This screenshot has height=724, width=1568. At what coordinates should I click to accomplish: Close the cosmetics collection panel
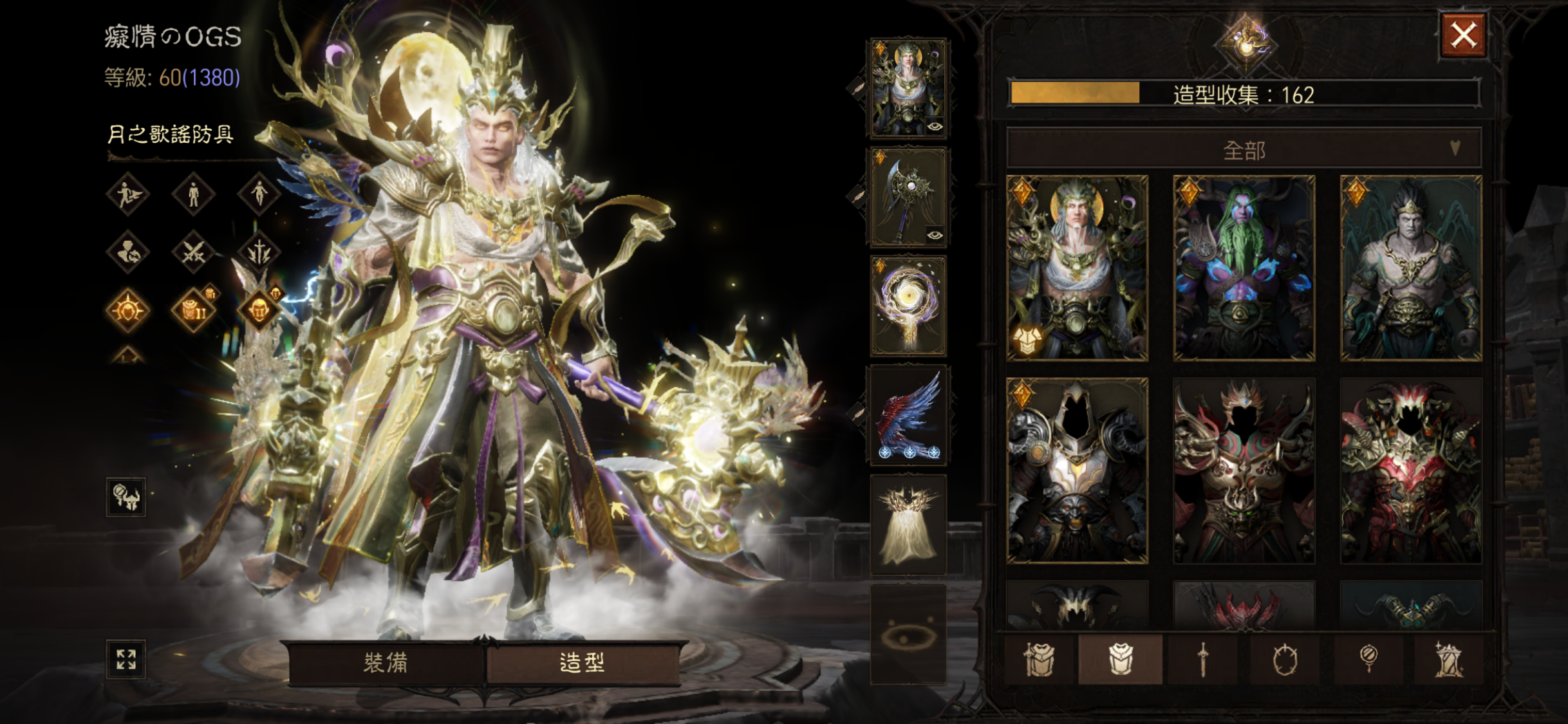[1463, 35]
